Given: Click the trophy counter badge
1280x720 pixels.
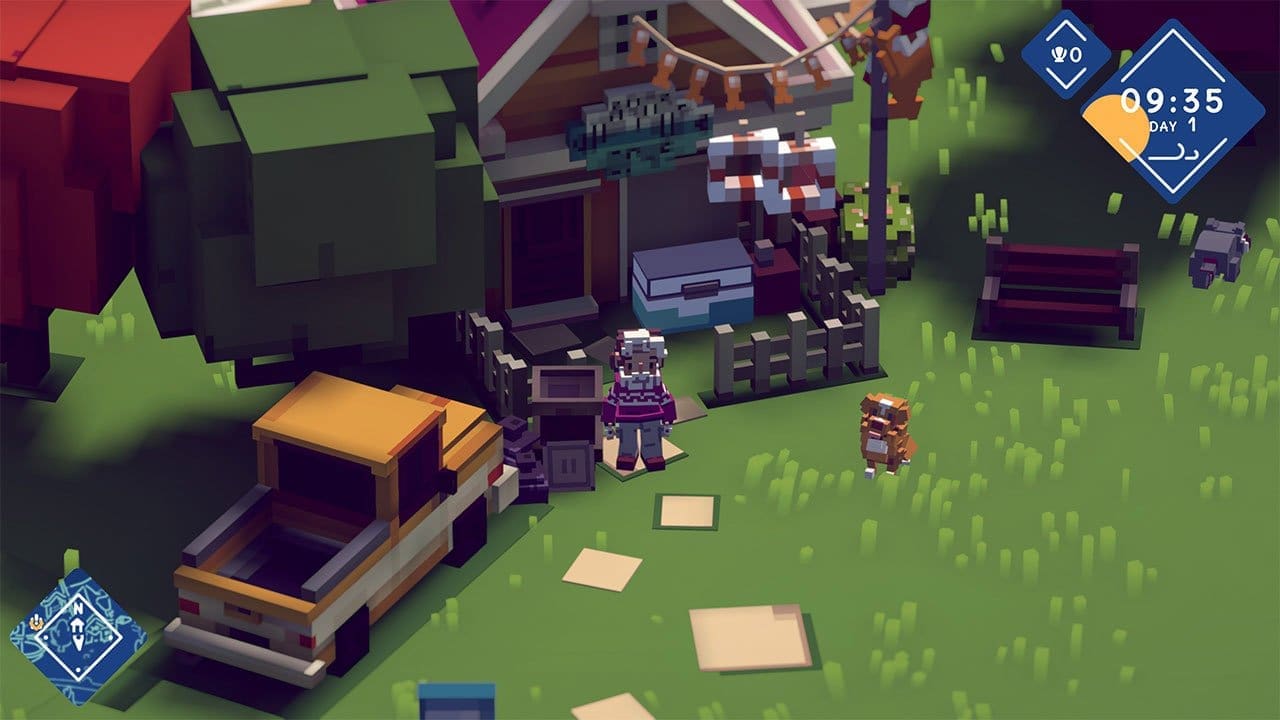Looking at the screenshot, I should [1067, 54].
